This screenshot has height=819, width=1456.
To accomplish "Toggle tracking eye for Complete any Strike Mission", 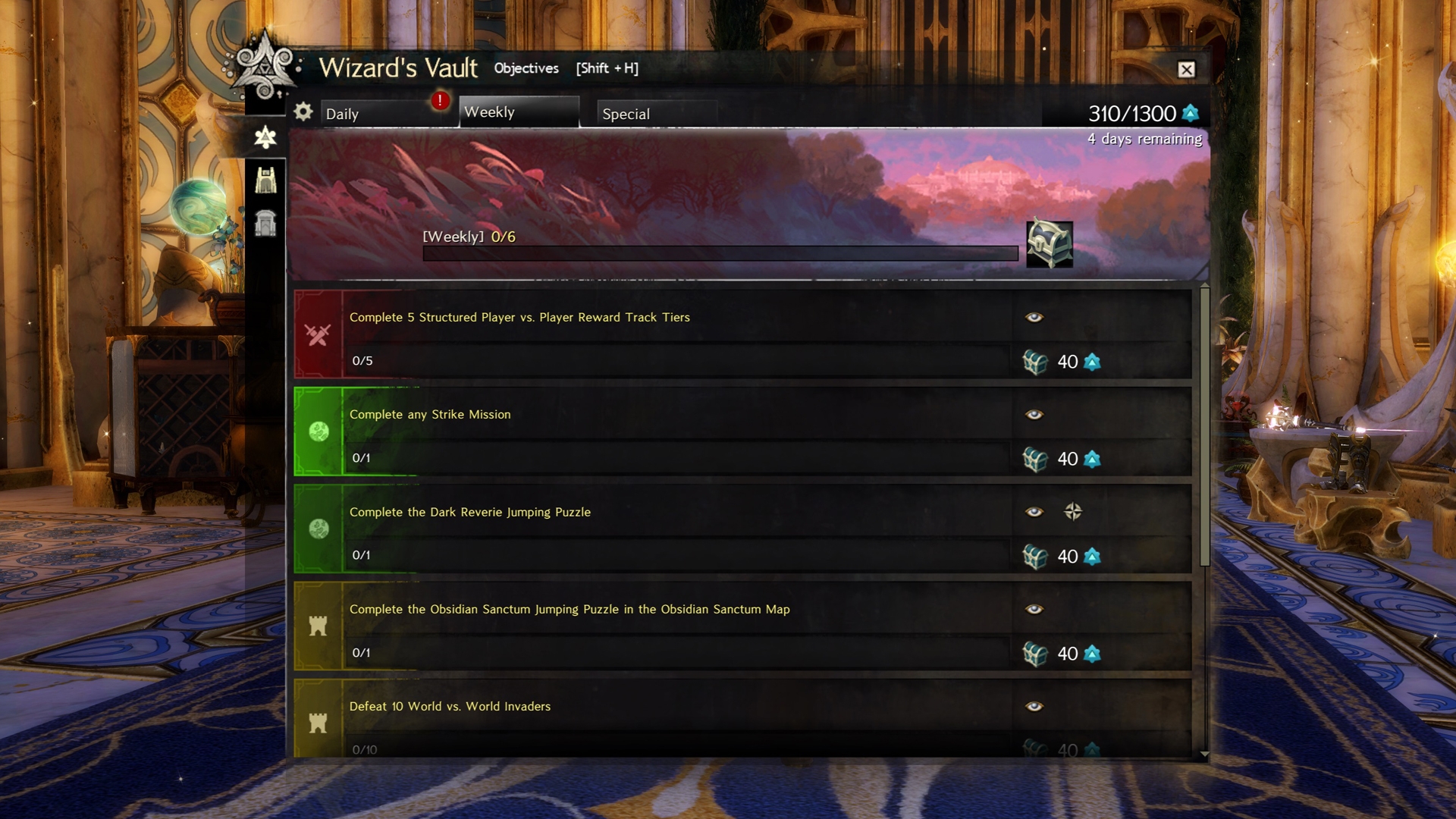I will [1033, 414].
